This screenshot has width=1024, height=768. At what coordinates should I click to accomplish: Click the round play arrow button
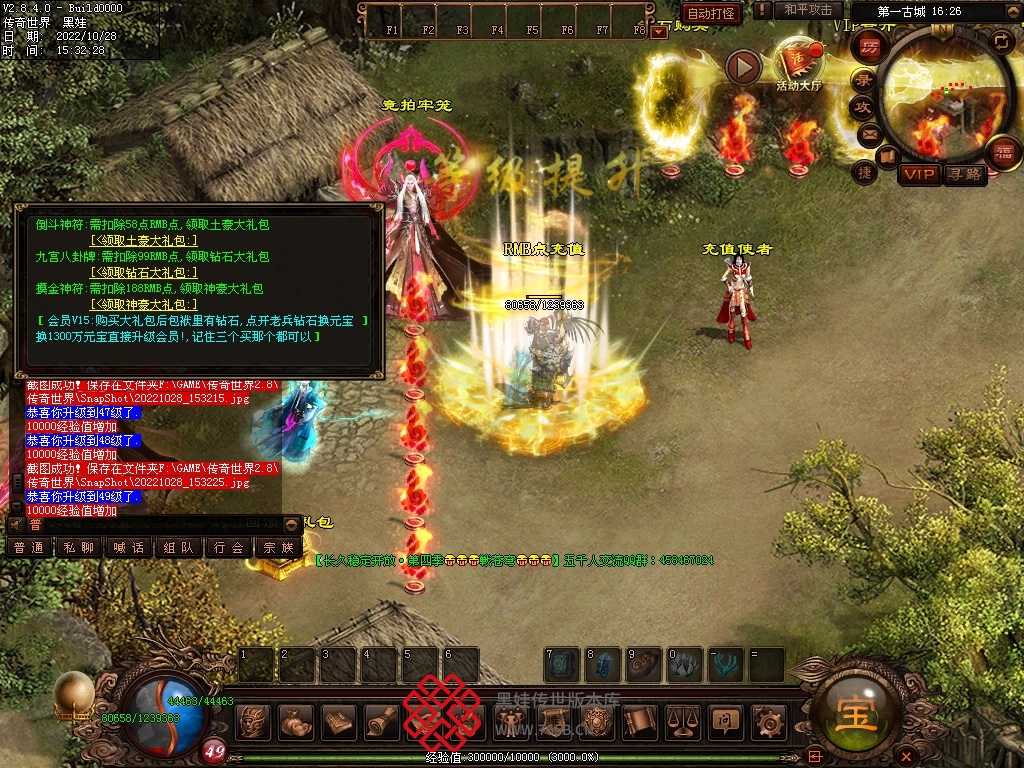click(743, 67)
